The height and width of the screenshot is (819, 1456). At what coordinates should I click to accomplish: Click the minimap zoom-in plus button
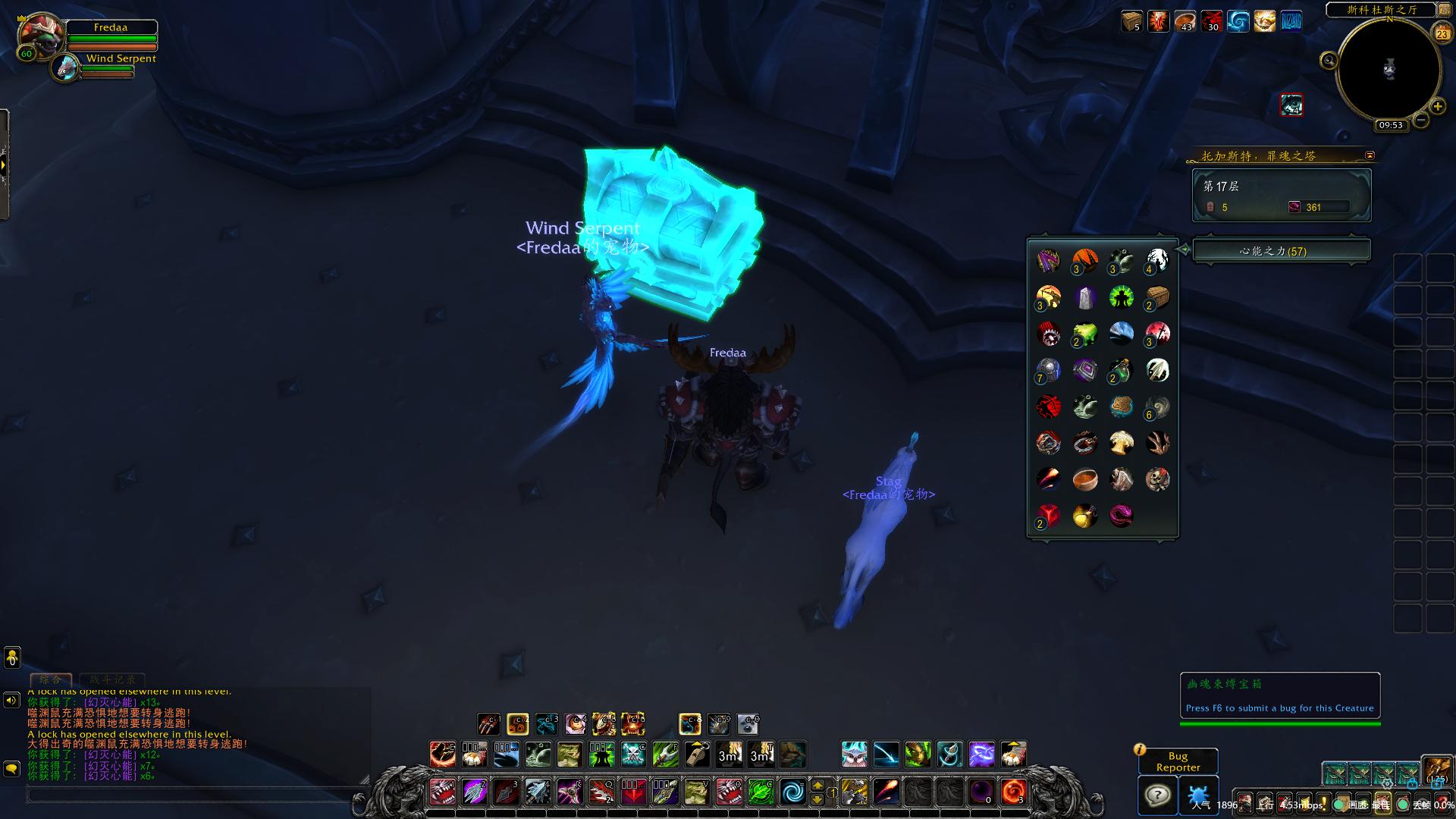click(1438, 107)
